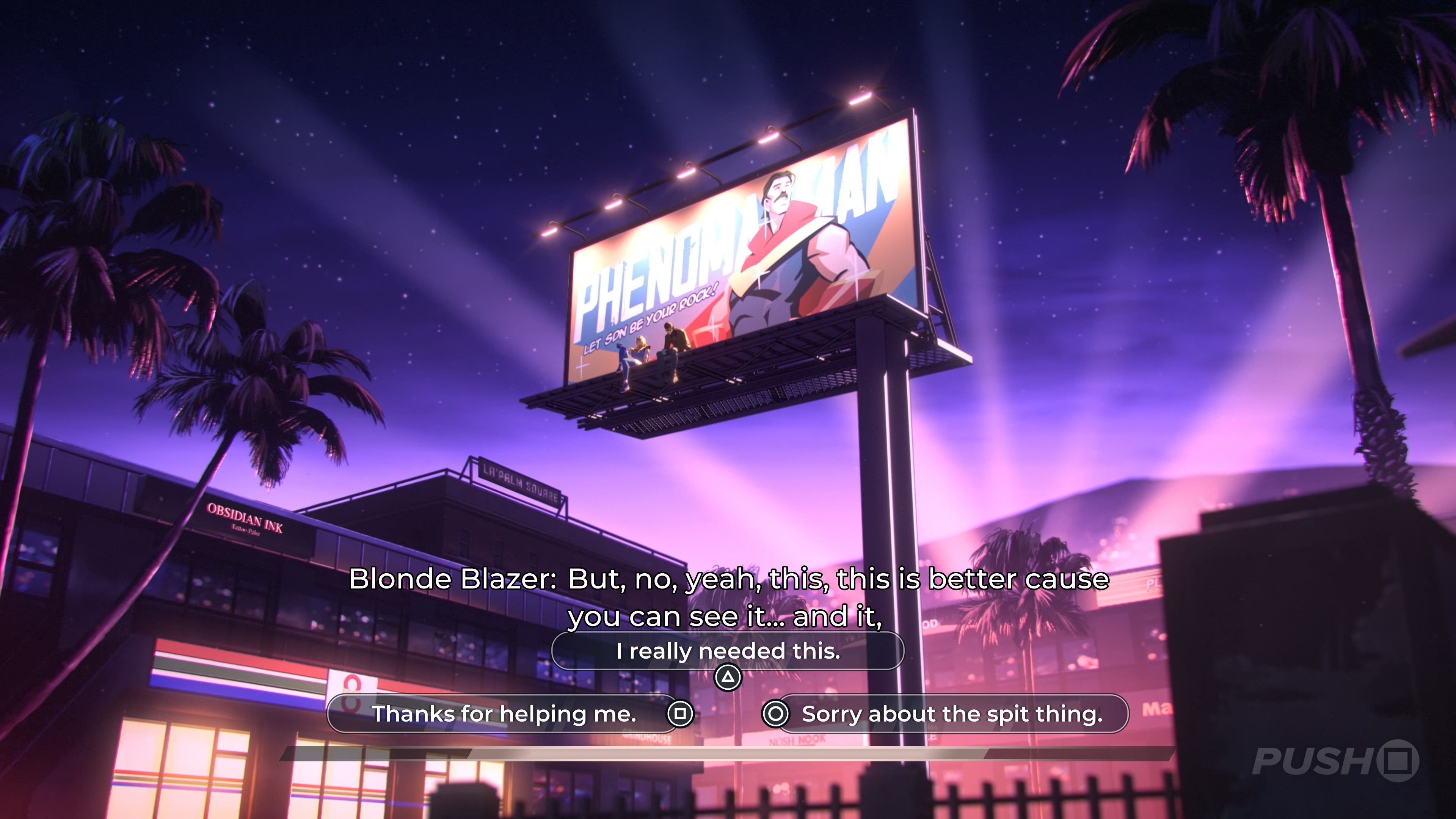Choose the "I really needed this." reply

728,651
